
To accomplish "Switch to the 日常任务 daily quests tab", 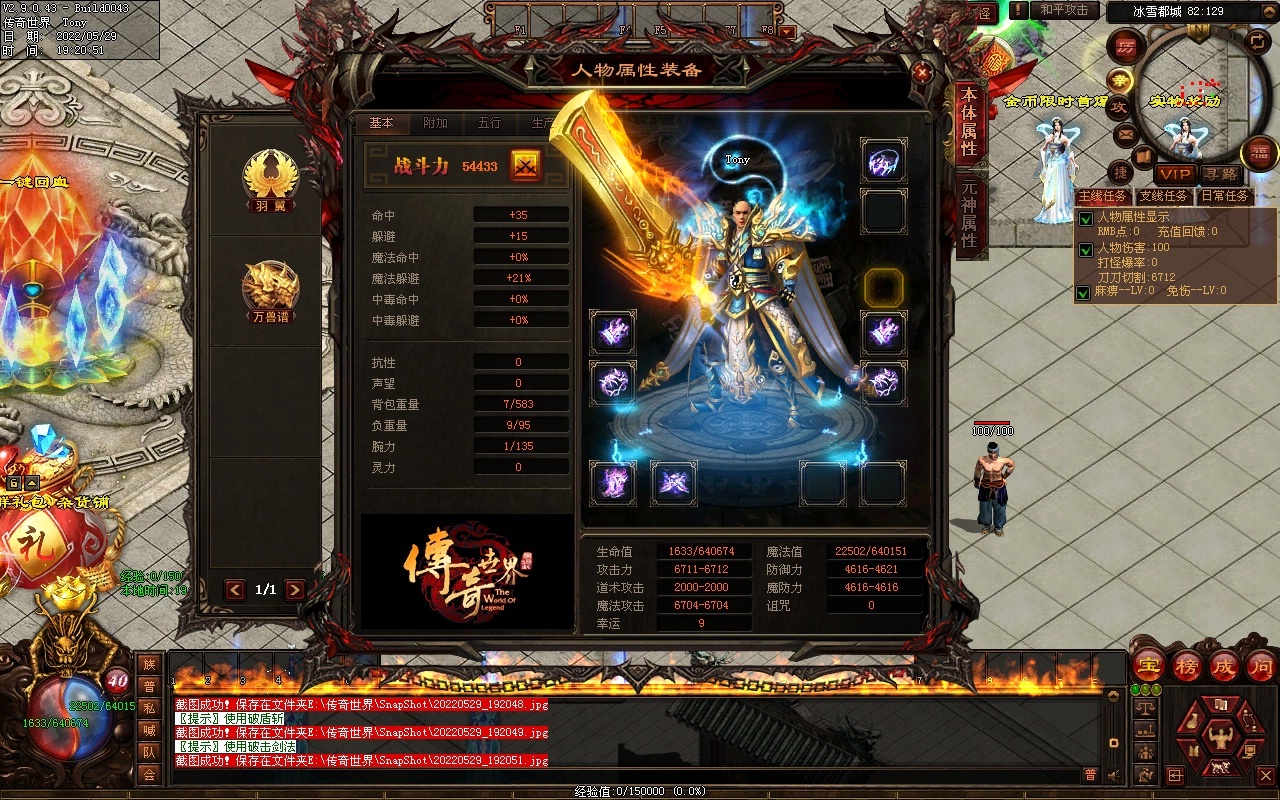I will click(x=1225, y=196).
